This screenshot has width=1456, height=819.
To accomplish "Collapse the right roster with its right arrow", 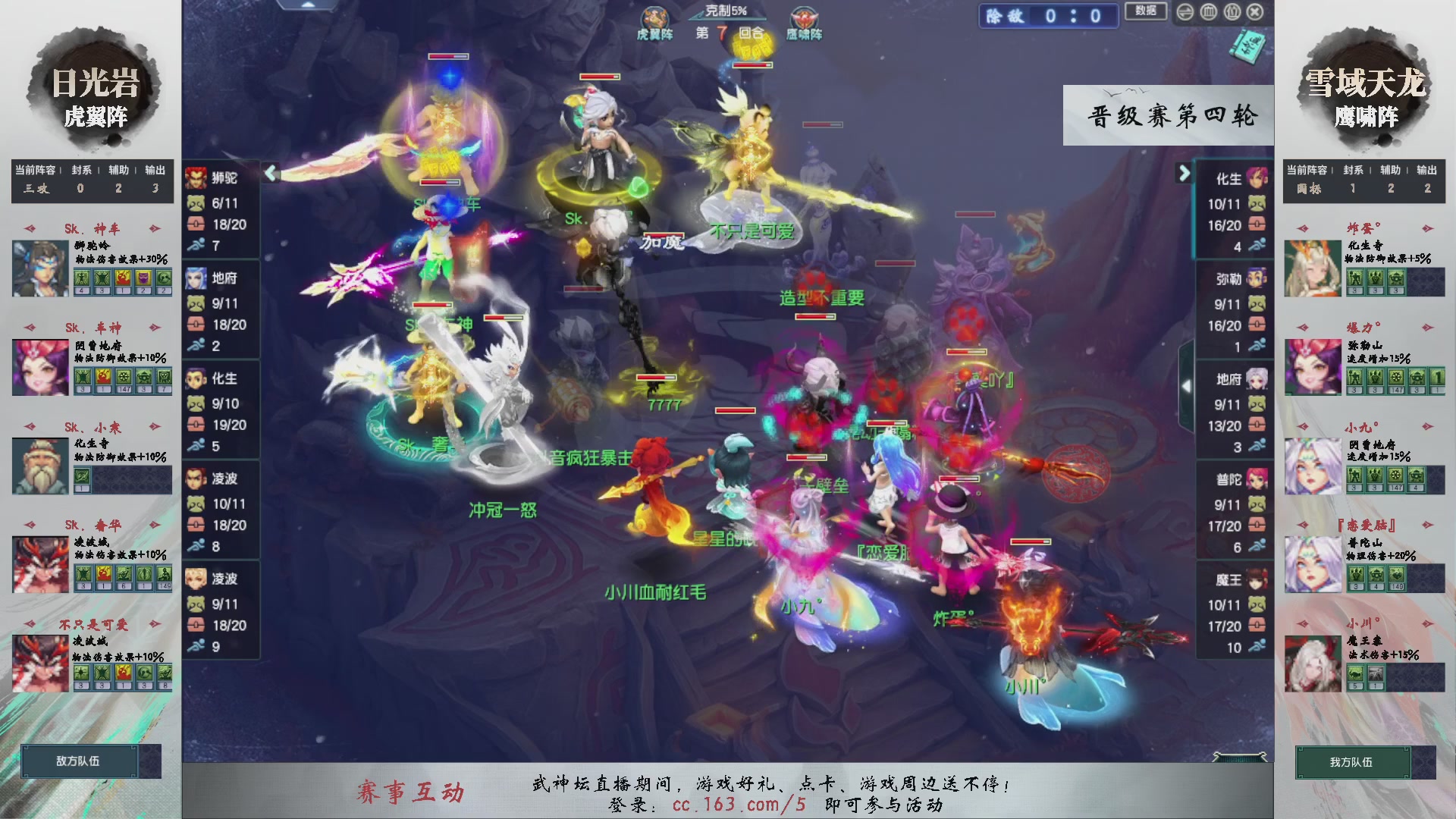I will tap(1184, 172).
